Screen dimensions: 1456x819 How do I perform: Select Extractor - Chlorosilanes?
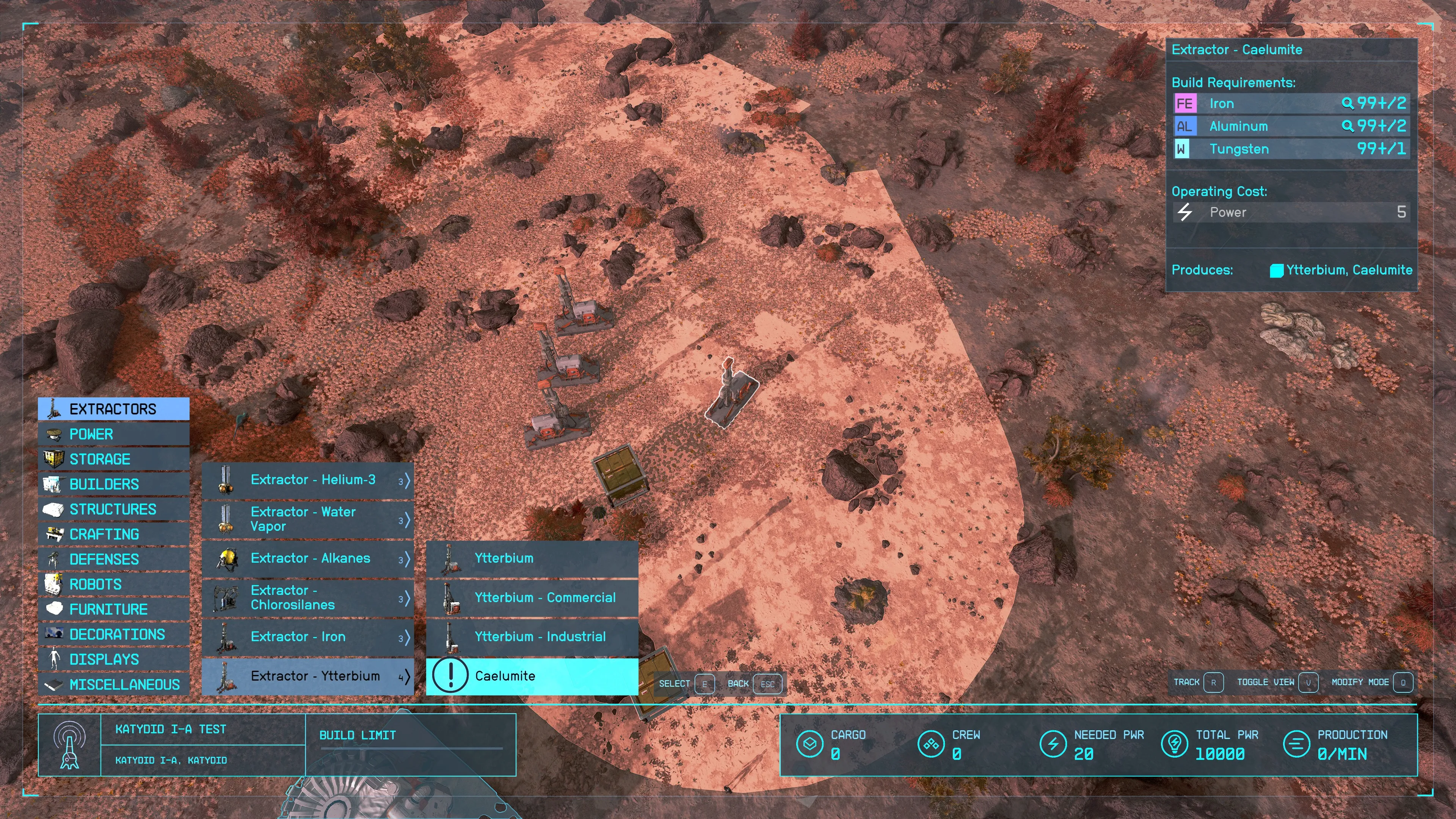point(308,598)
